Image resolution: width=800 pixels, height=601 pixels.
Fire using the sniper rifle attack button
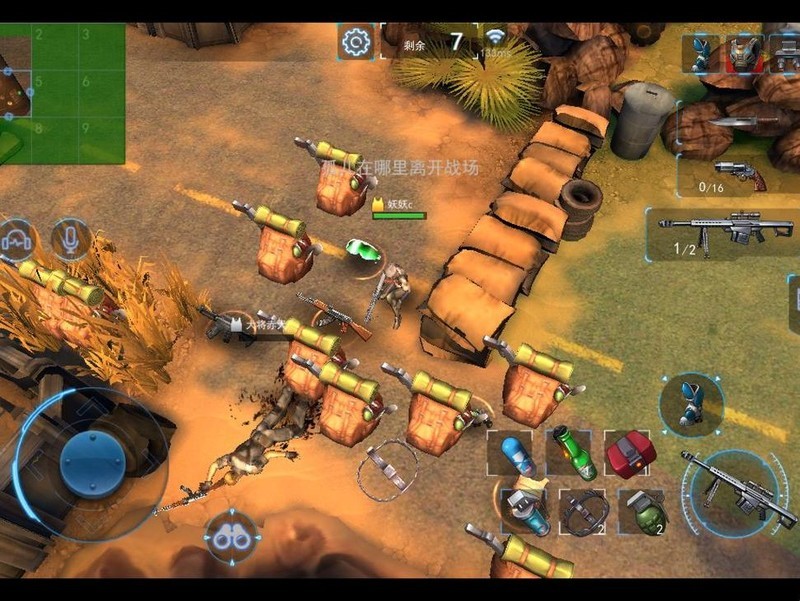[735, 490]
